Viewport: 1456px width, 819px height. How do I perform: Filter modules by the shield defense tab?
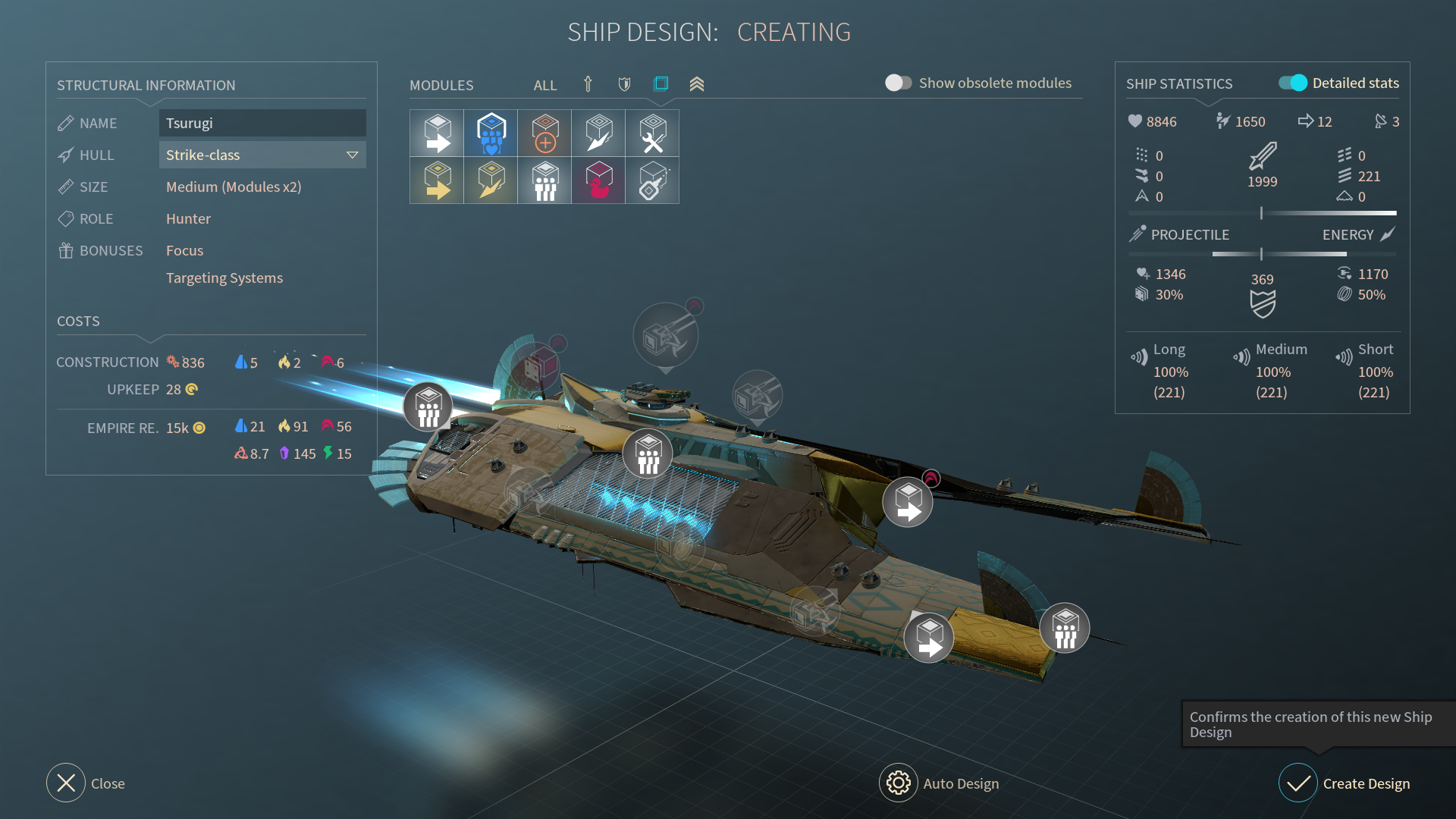[x=624, y=84]
